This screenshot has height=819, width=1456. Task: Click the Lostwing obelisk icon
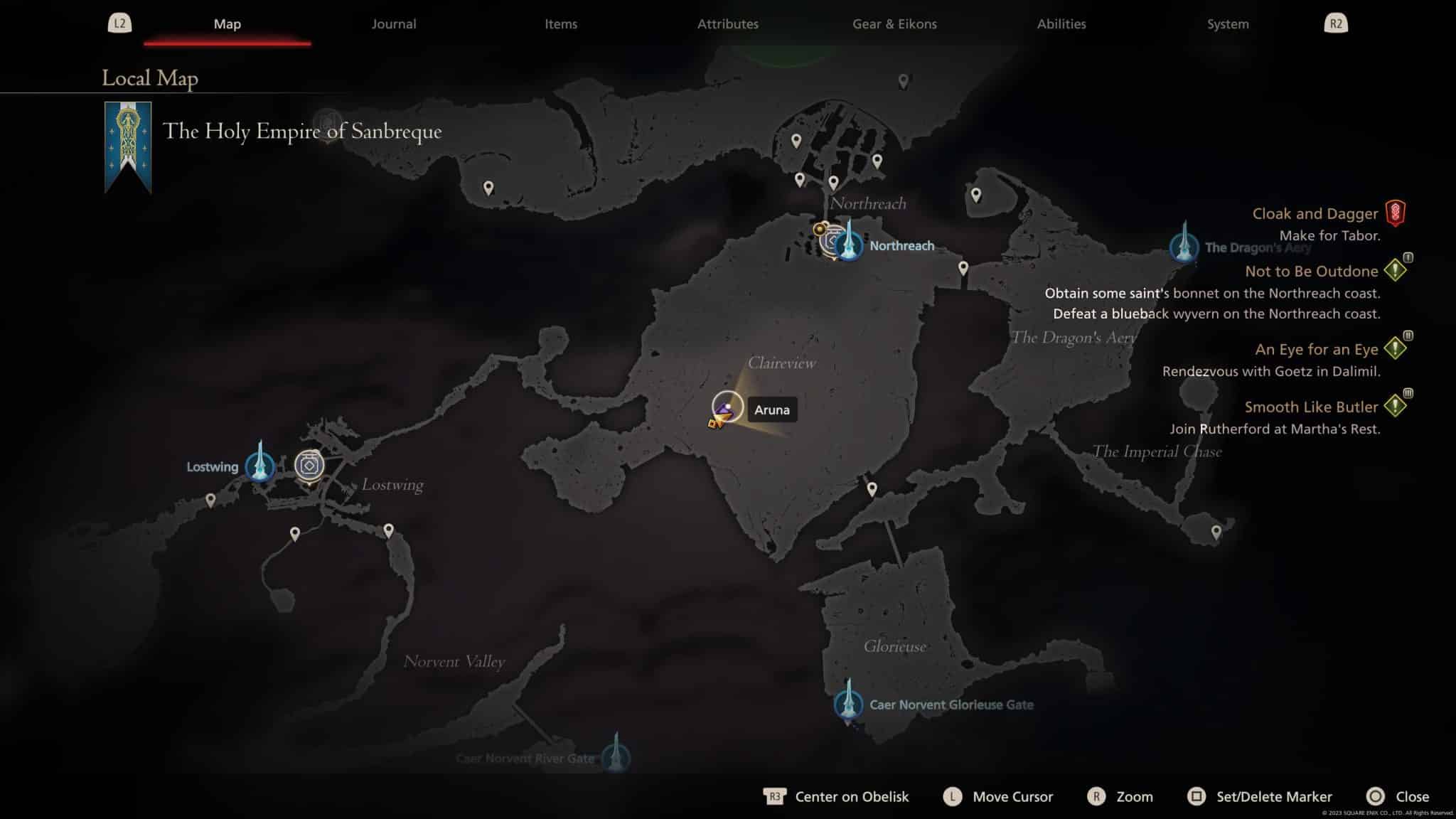[260, 469]
